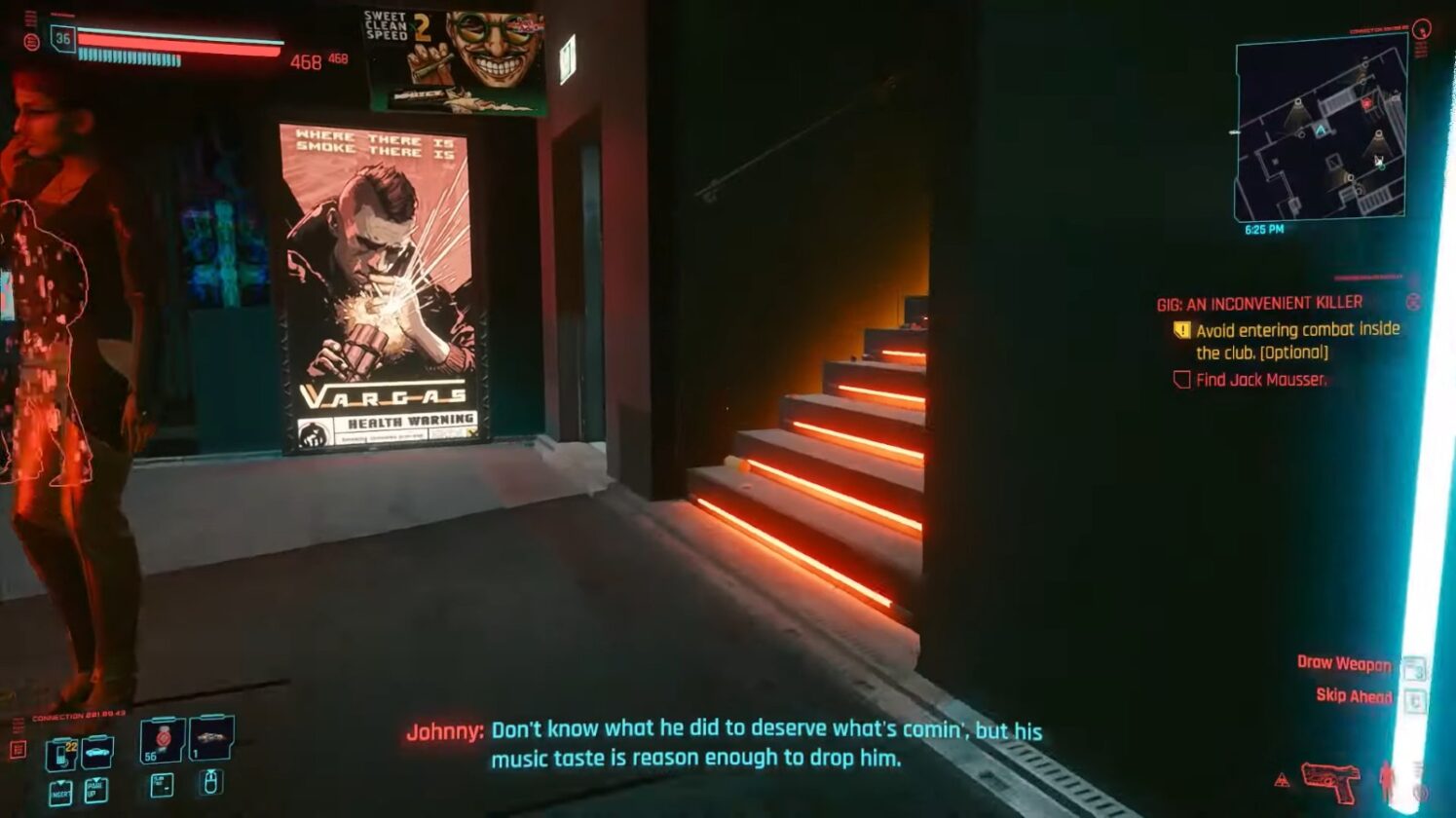
Task: Select the grenade quickslot icon
Action: [x=210, y=740]
